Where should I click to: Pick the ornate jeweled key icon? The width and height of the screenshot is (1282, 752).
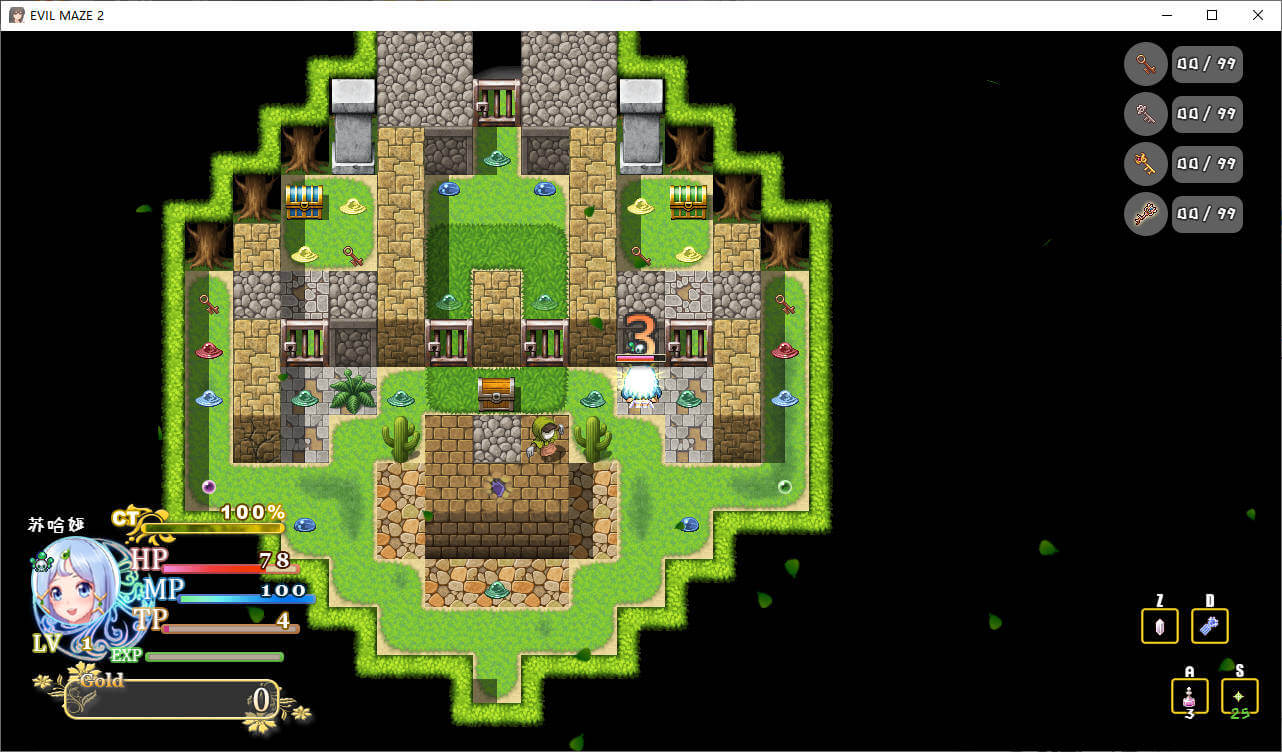(x=1146, y=214)
